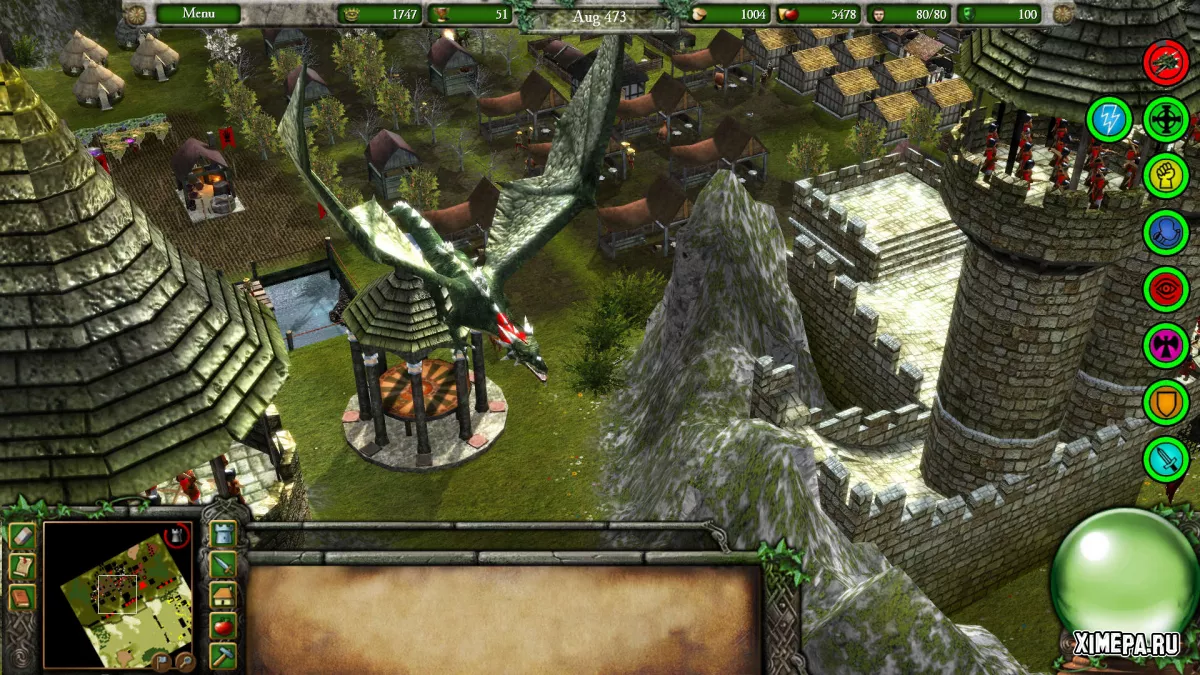
Task: Open the scroll objectives icon
Action: 22,567
